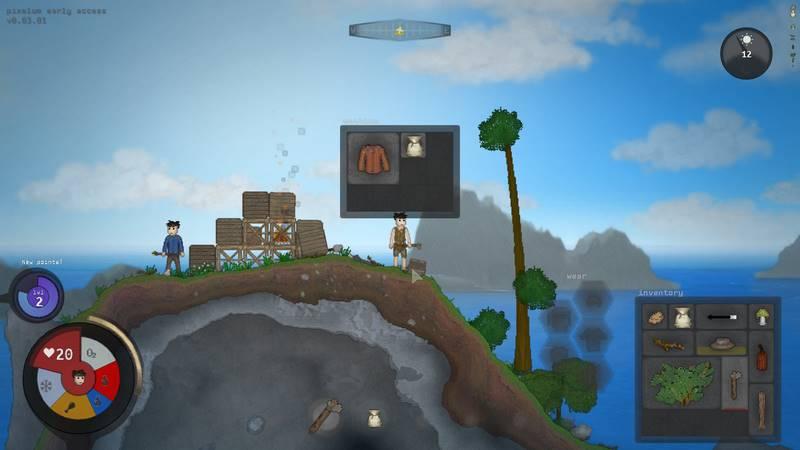This screenshot has width=800, height=450.
Task: Select the twisted branch in inventory
Action: coord(667,345)
